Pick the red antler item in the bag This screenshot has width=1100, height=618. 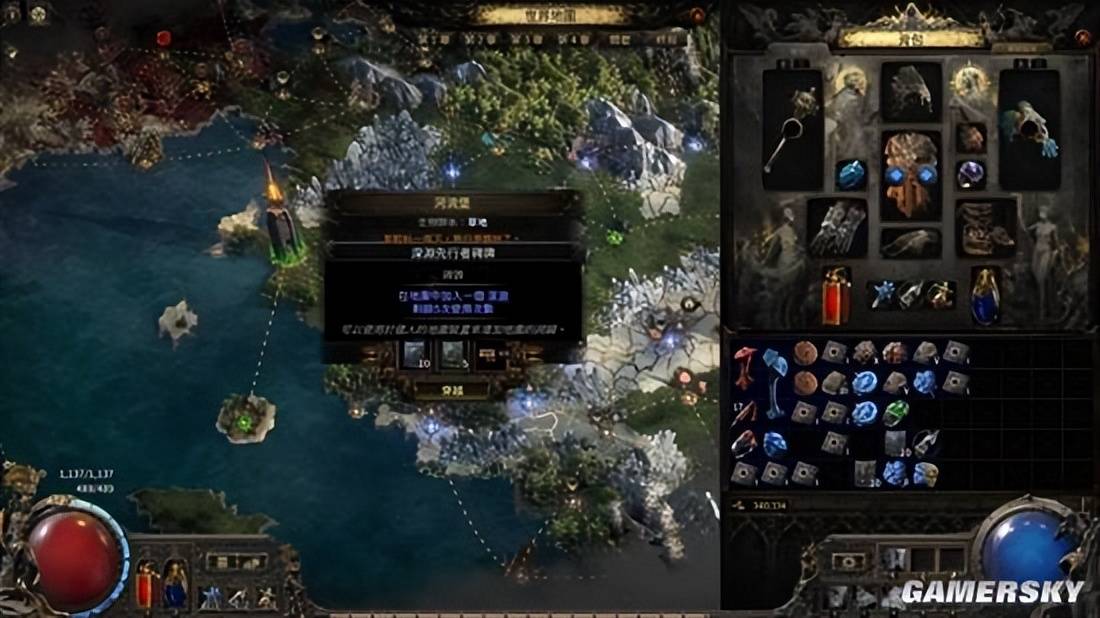(x=745, y=366)
